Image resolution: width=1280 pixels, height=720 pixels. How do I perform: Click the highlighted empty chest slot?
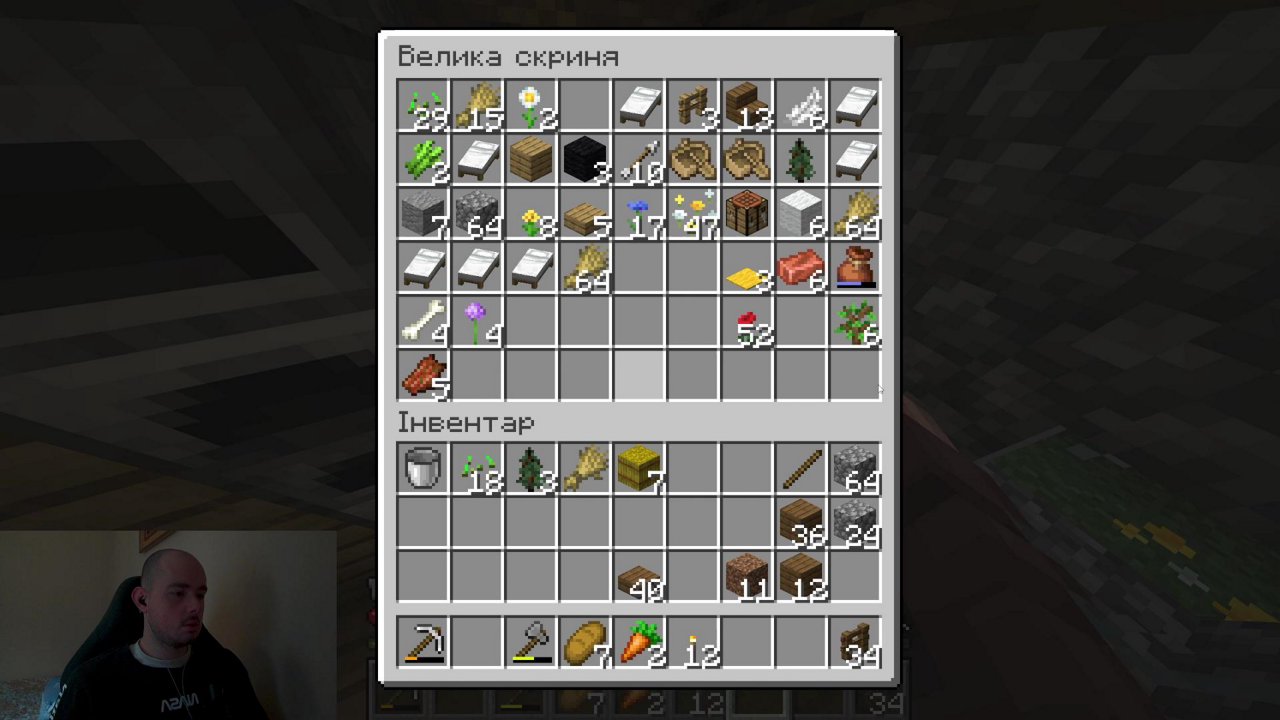638,375
